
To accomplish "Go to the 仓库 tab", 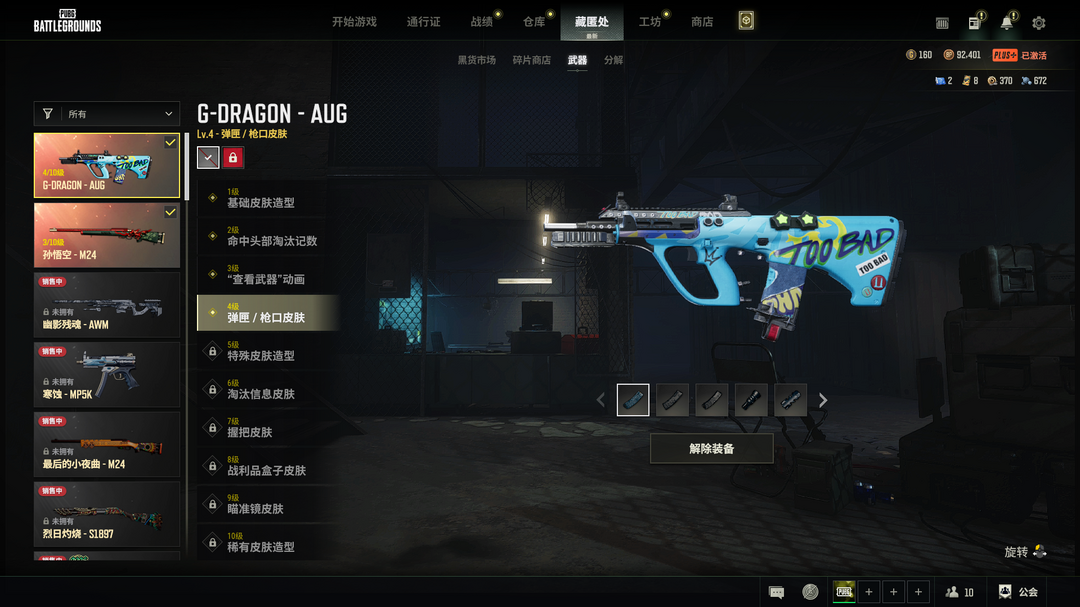I will (534, 22).
